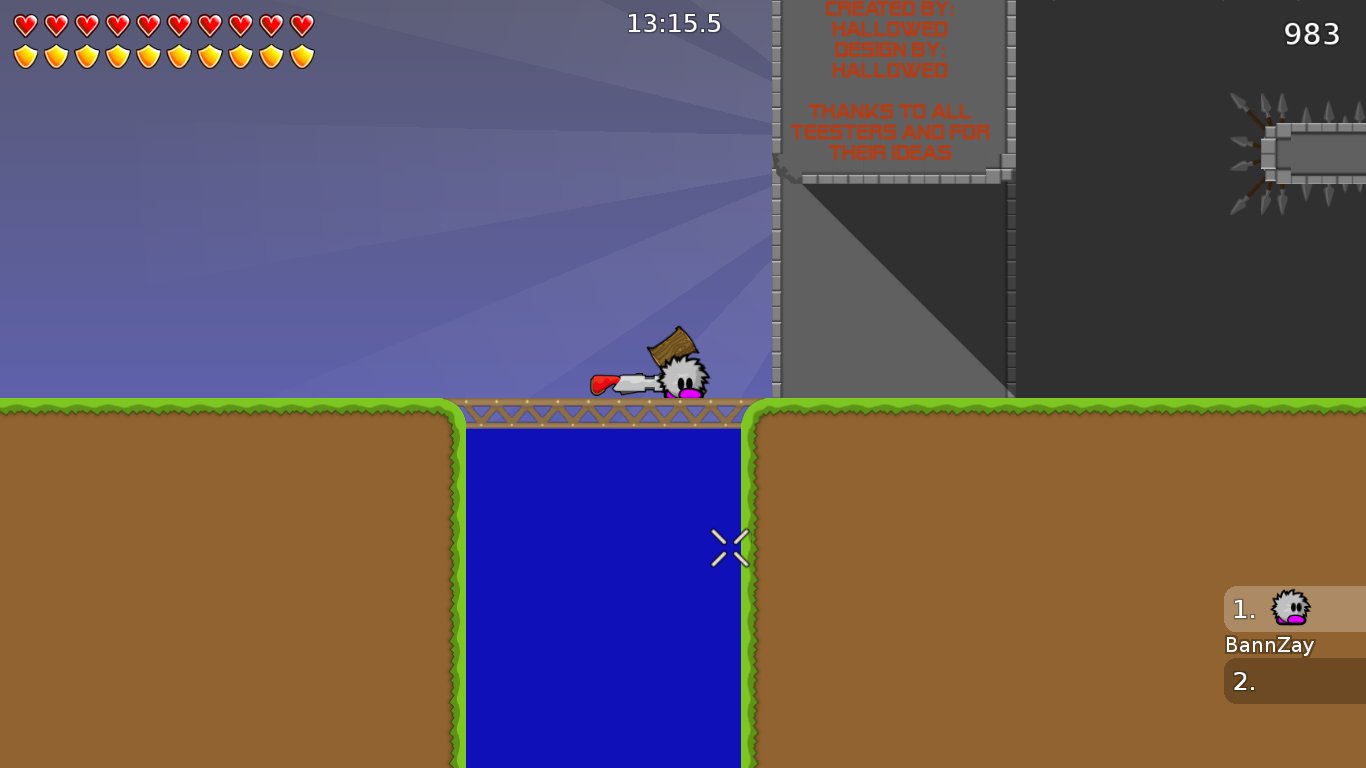The width and height of the screenshot is (1366, 768).
Task: Click the BannZay player avatar thumbnail
Action: coord(1290,609)
